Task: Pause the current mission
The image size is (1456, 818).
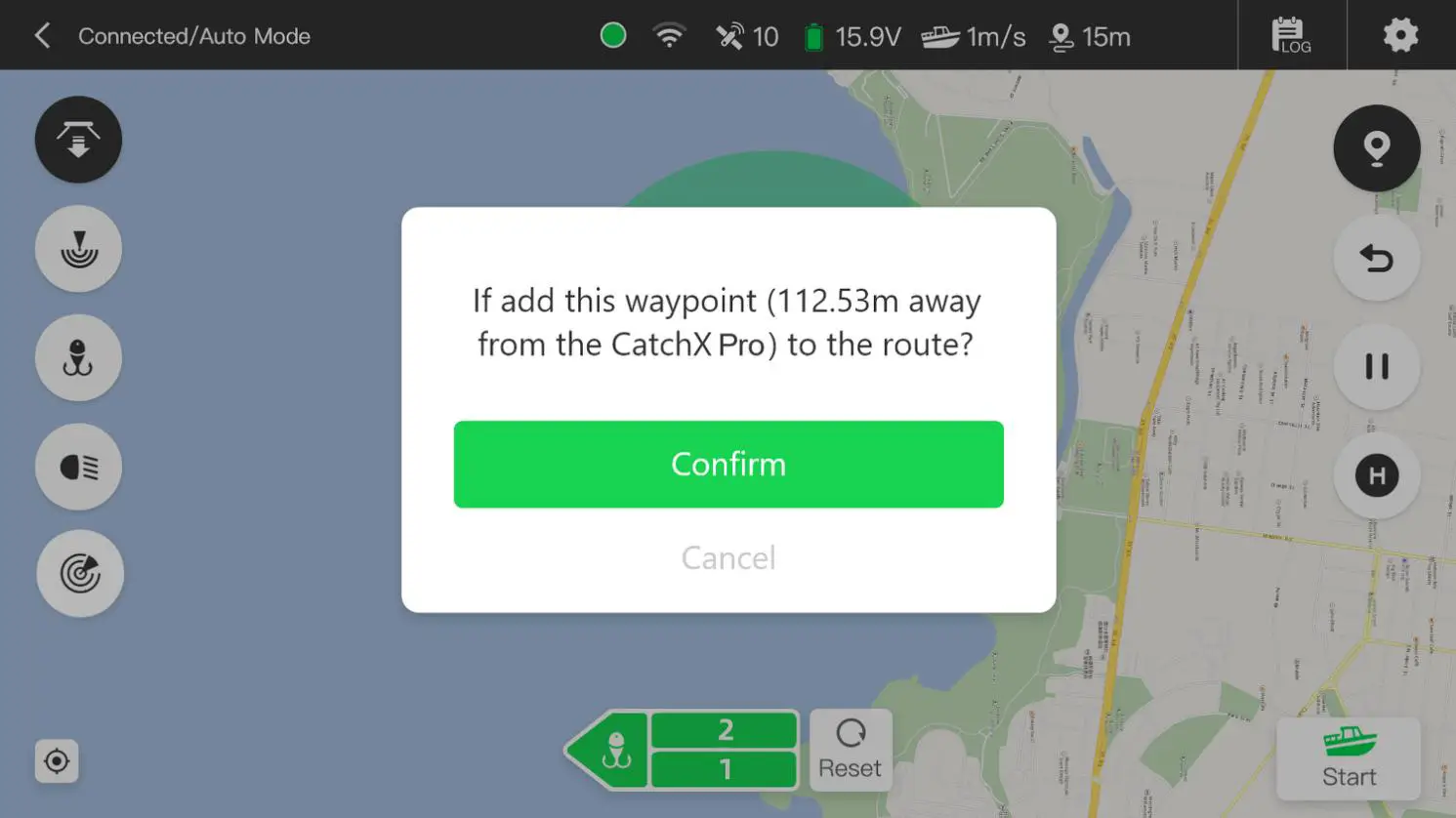Action: pyautogui.click(x=1377, y=368)
